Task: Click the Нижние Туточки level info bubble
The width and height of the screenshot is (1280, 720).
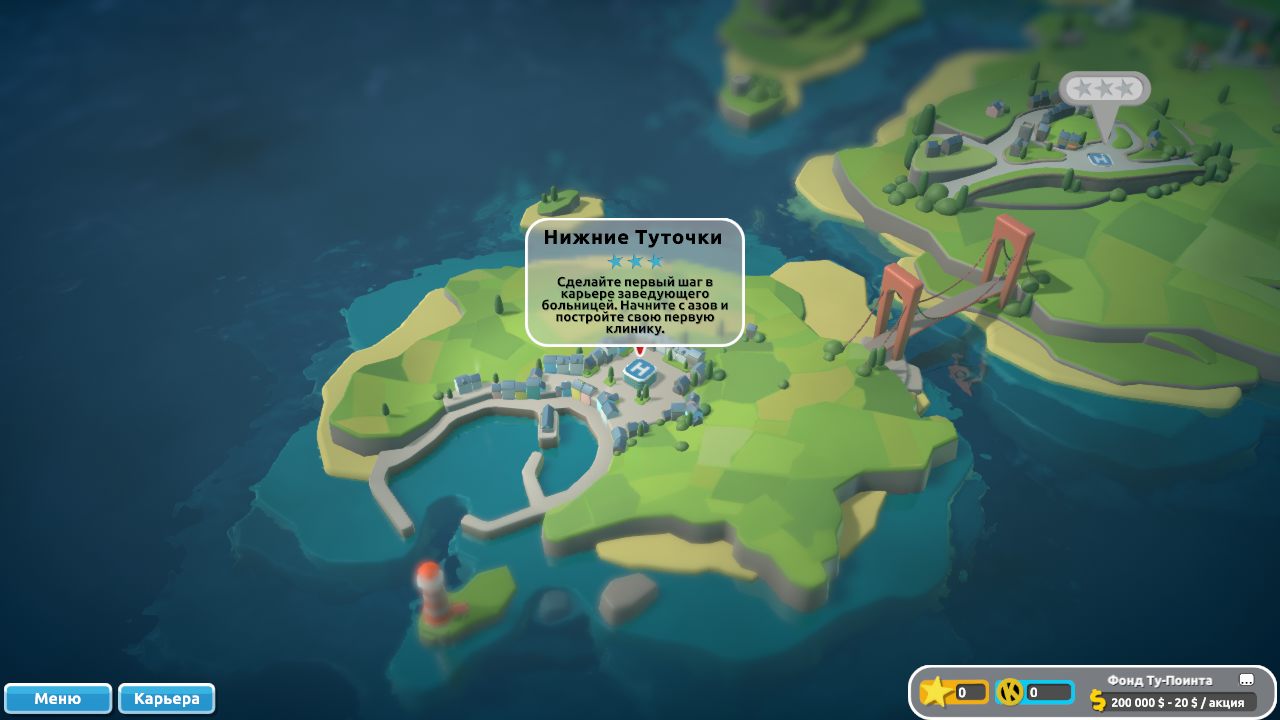Action: (x=635, y=282)
